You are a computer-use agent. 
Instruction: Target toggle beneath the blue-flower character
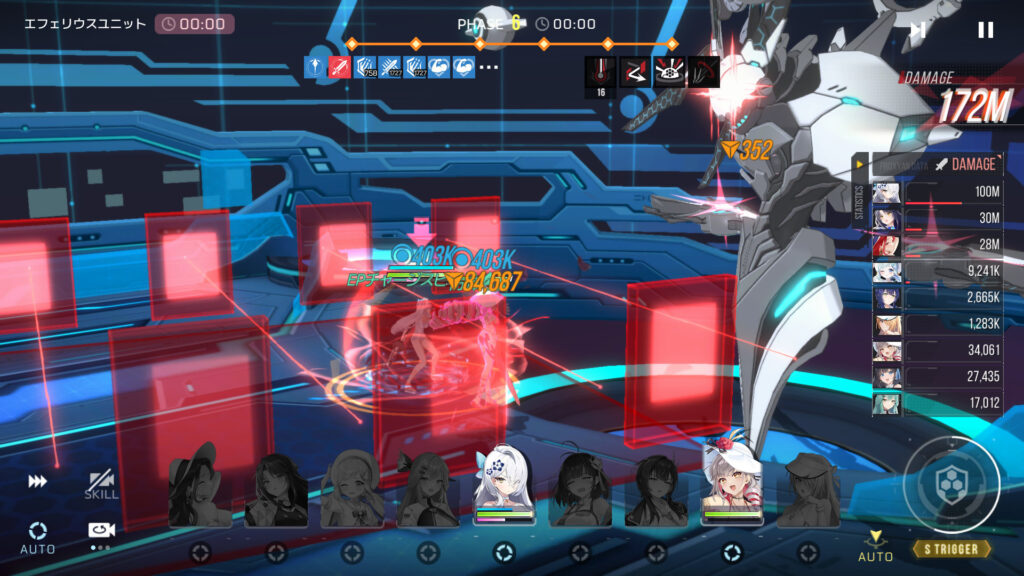coord(504,551)
